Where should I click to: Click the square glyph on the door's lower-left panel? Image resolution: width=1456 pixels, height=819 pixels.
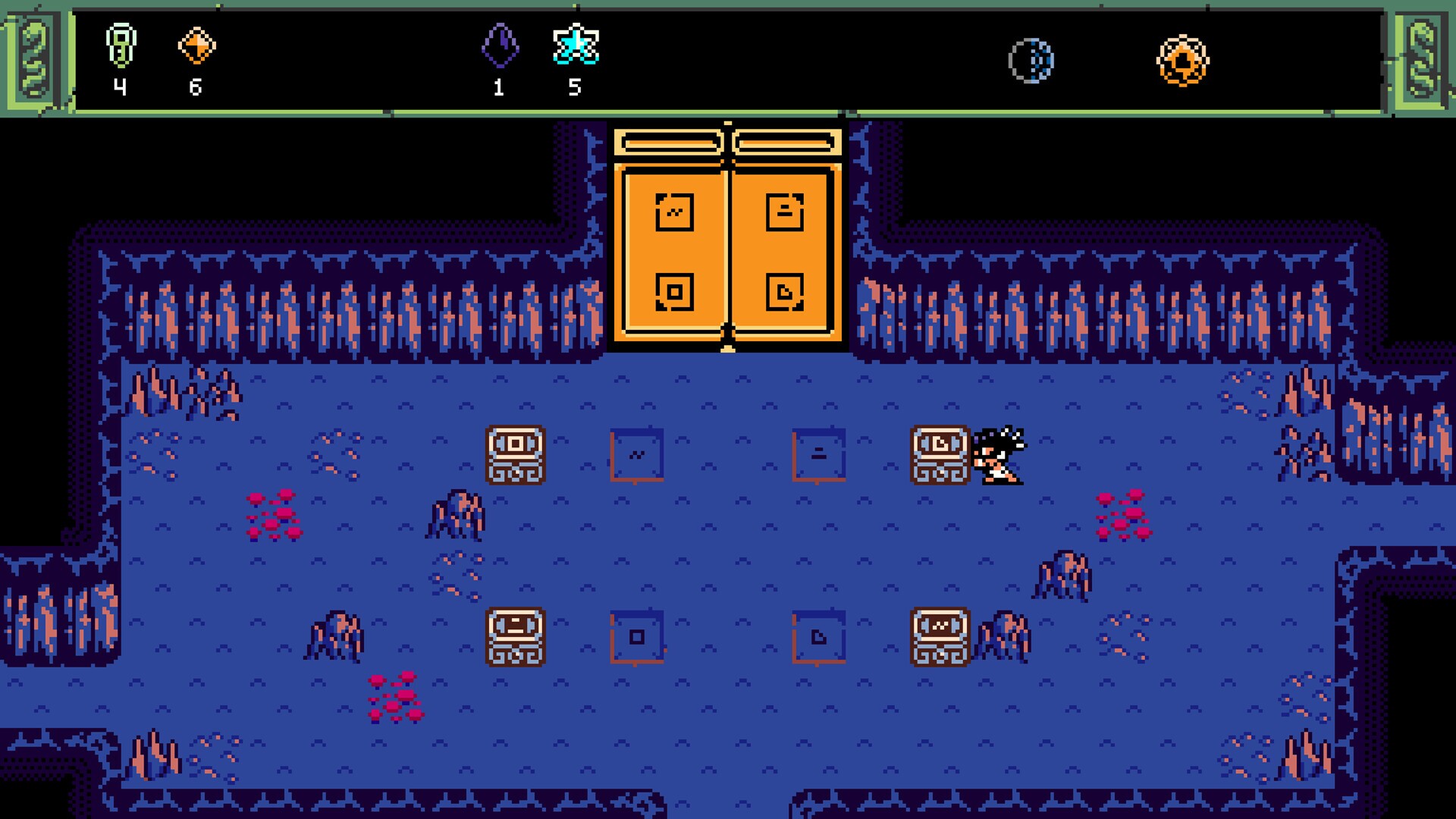[675, 292]
